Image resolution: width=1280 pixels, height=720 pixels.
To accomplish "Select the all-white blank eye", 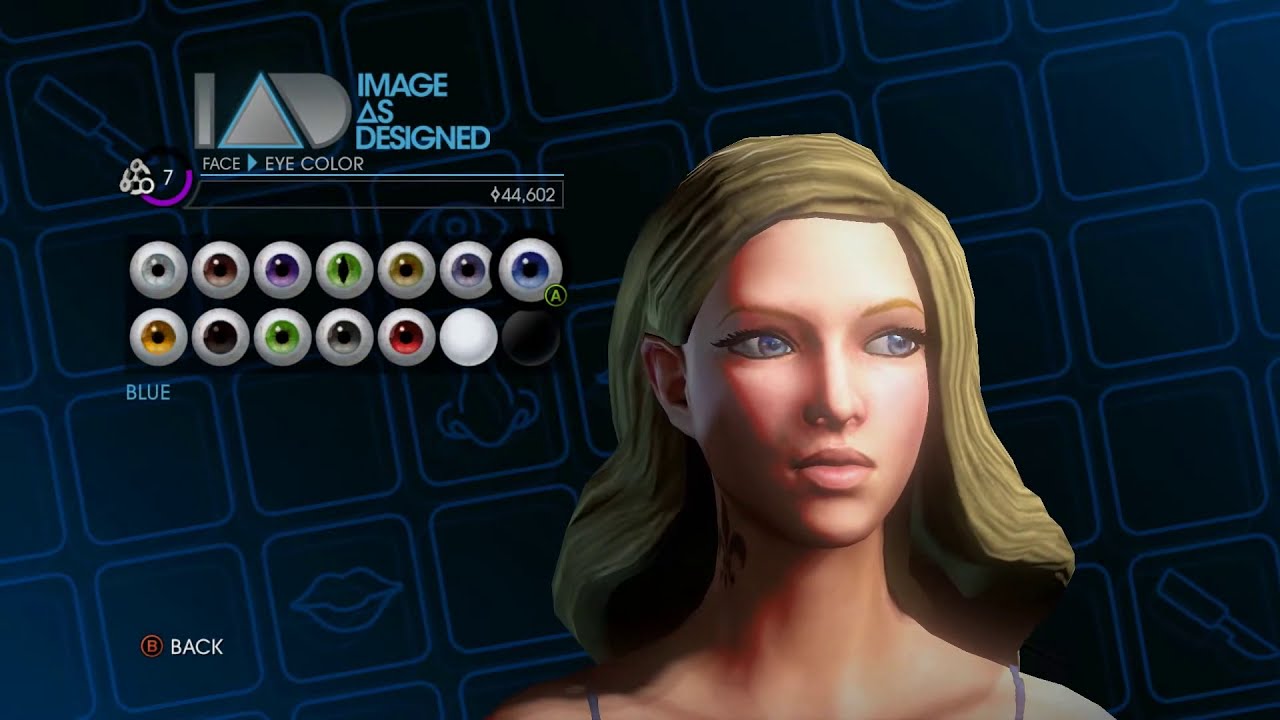I will (468, 337).
